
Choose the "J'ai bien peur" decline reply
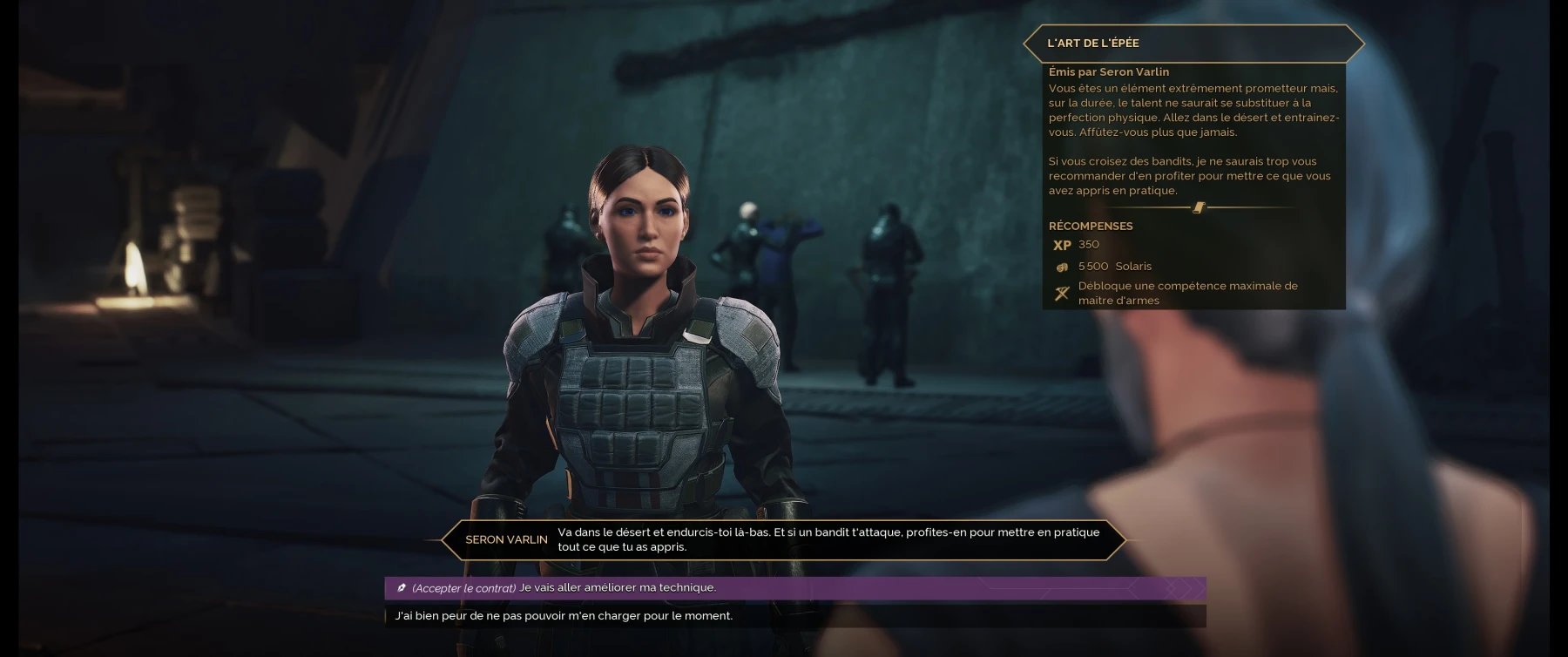pos(564,616)
